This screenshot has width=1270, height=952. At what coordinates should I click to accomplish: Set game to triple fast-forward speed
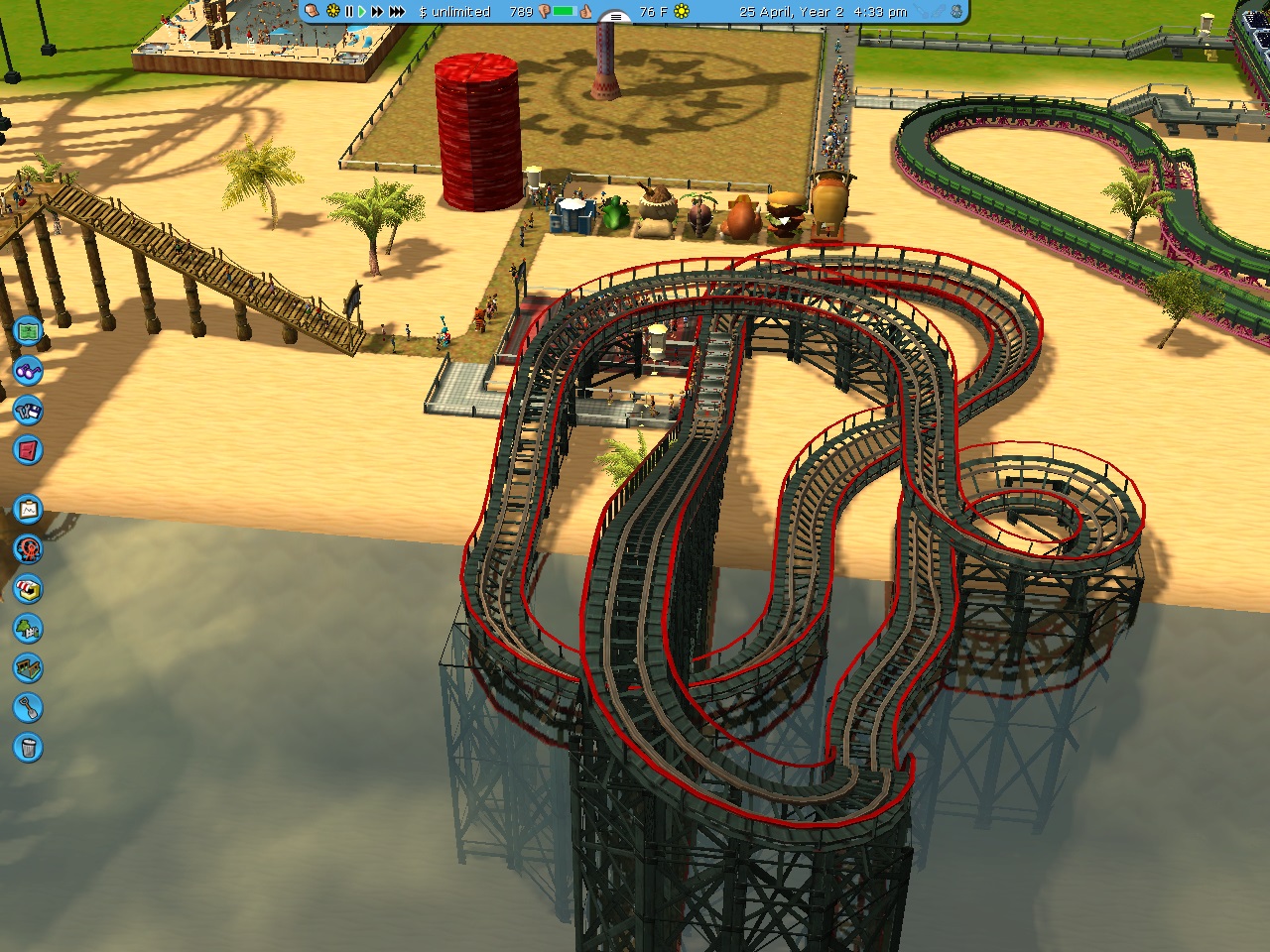tap(397, 11)
